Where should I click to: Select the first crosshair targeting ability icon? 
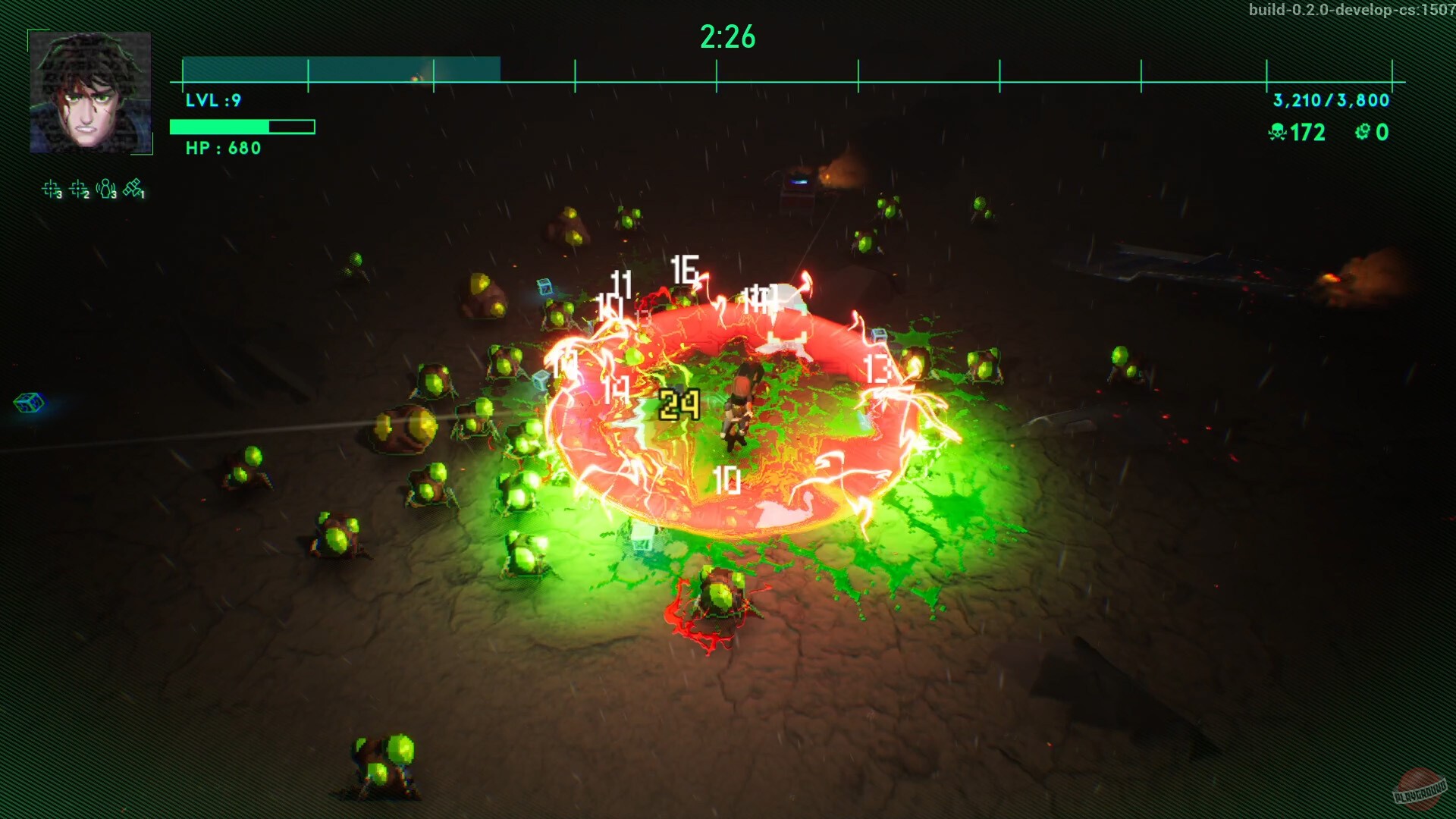[51, 188]
